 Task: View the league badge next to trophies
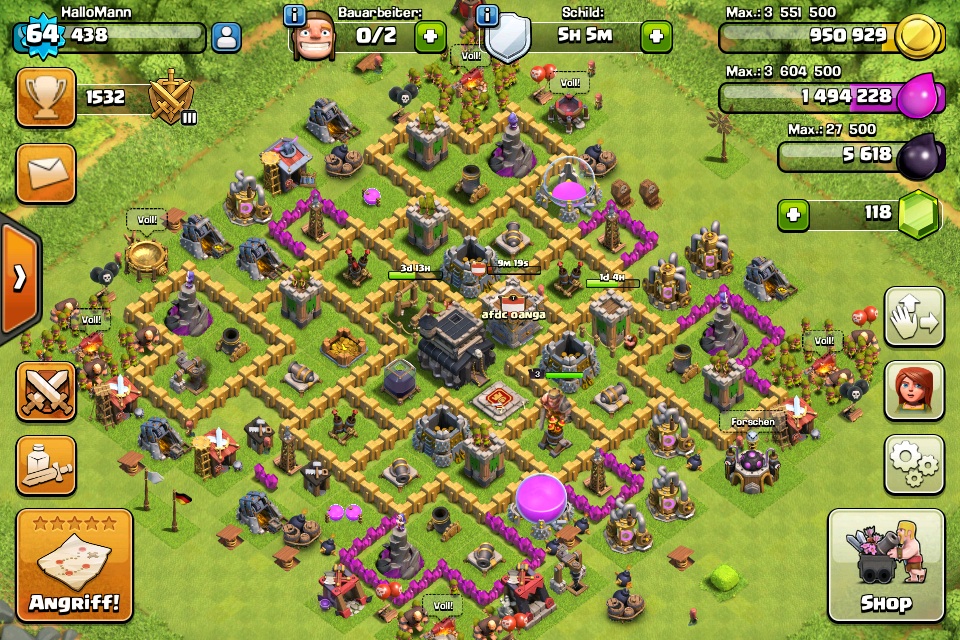pyautogui.click(x=171, y=99)
